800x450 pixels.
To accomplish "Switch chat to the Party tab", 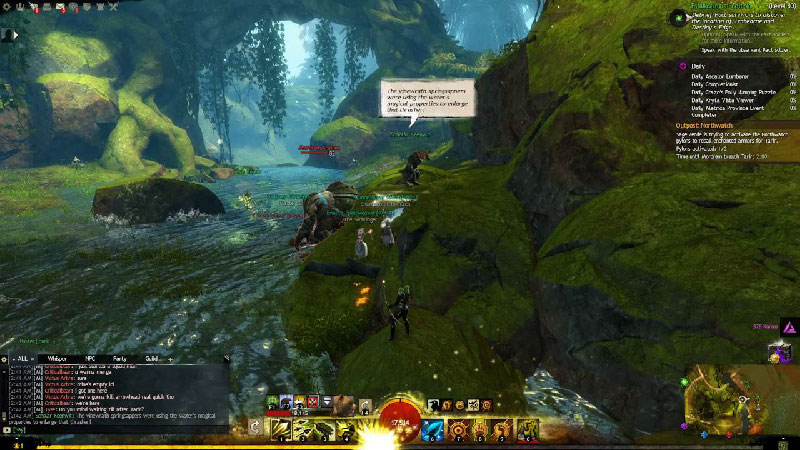I will tap(119, 357).
